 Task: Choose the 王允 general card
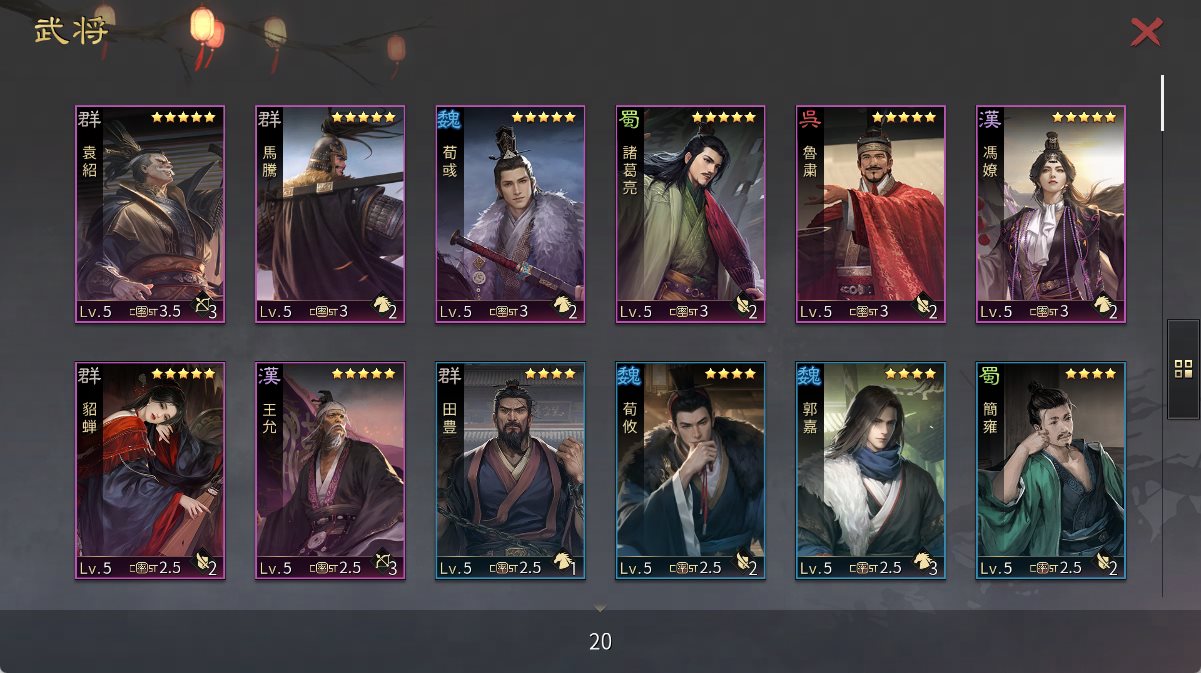point(330,470)
